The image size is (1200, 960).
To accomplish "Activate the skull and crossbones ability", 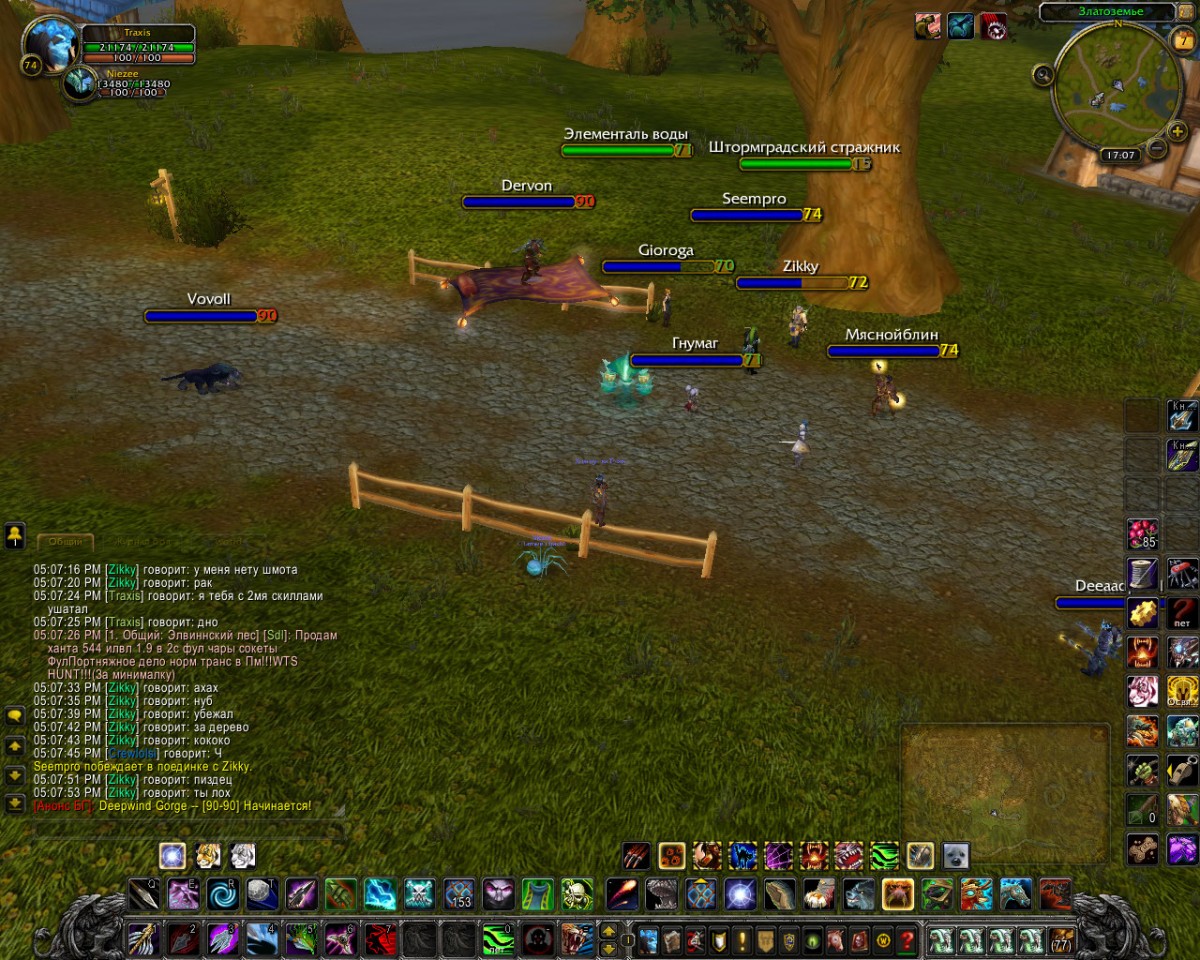I will pyautogui.click(x=420, y=893).
